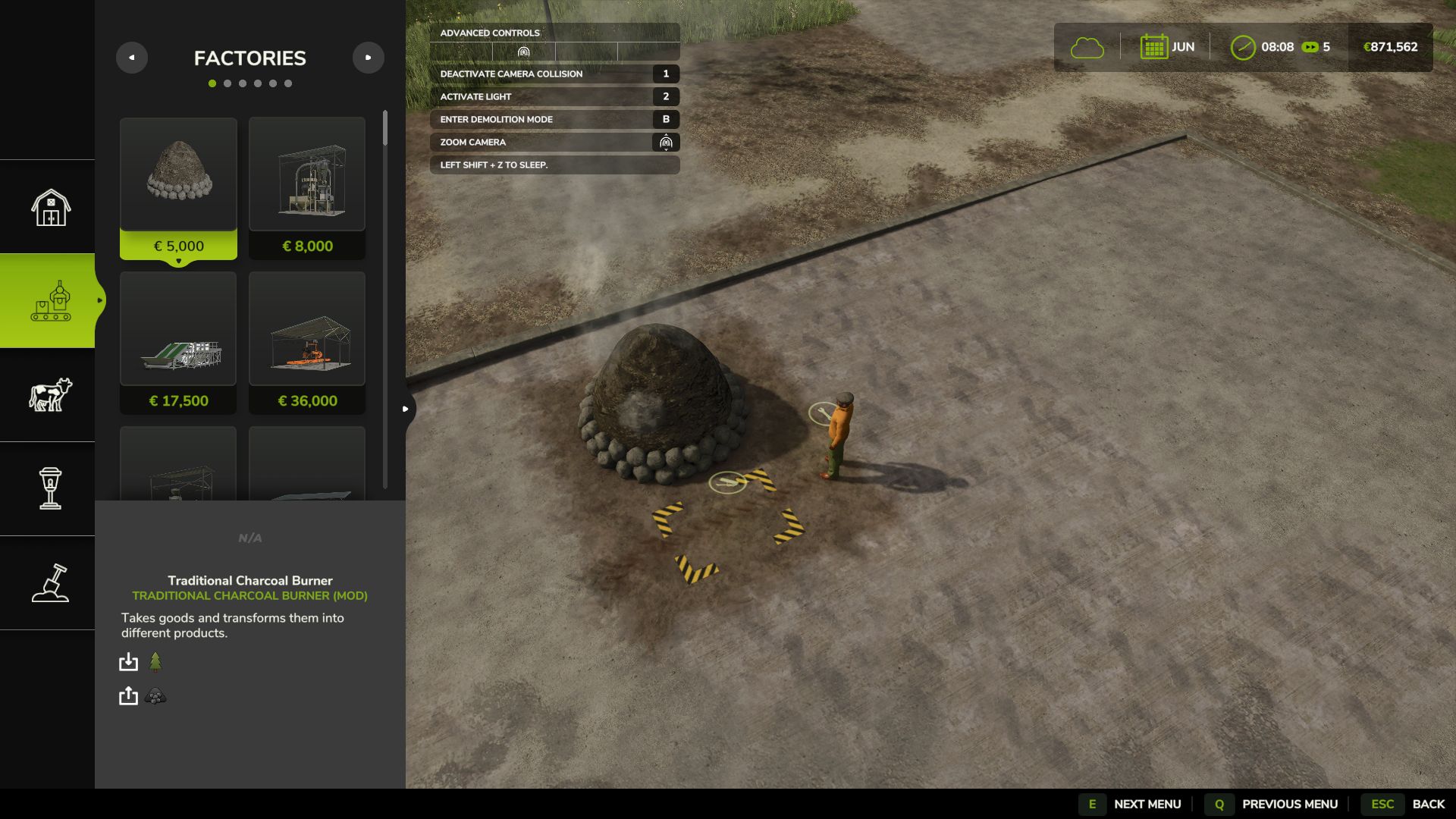Screen dimensions: 1456x819
Task: Open the cow animals category
Action: click(50, 395)
